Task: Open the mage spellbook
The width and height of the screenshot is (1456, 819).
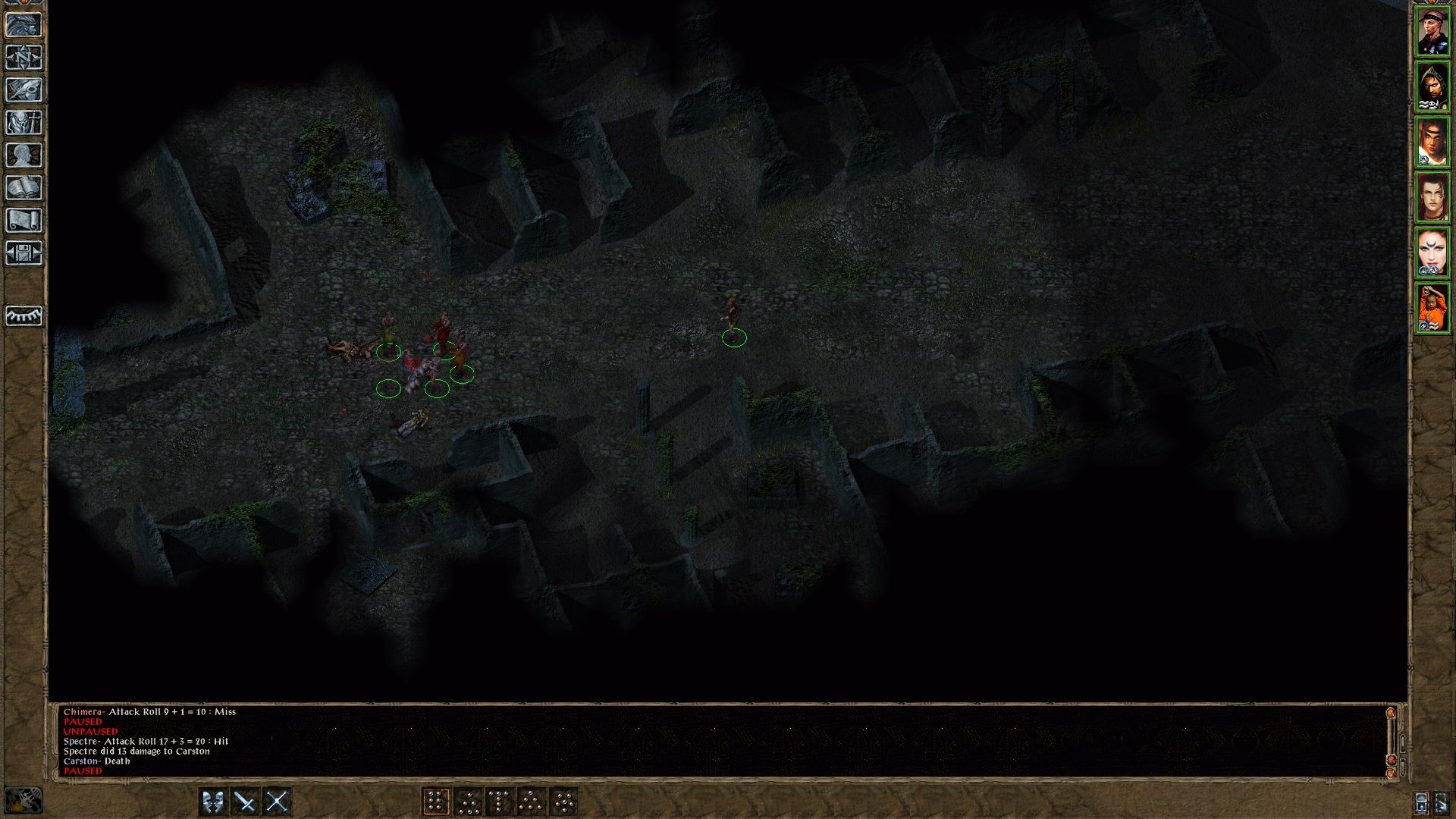Action: pyautogui.click(x=25, y=188)
